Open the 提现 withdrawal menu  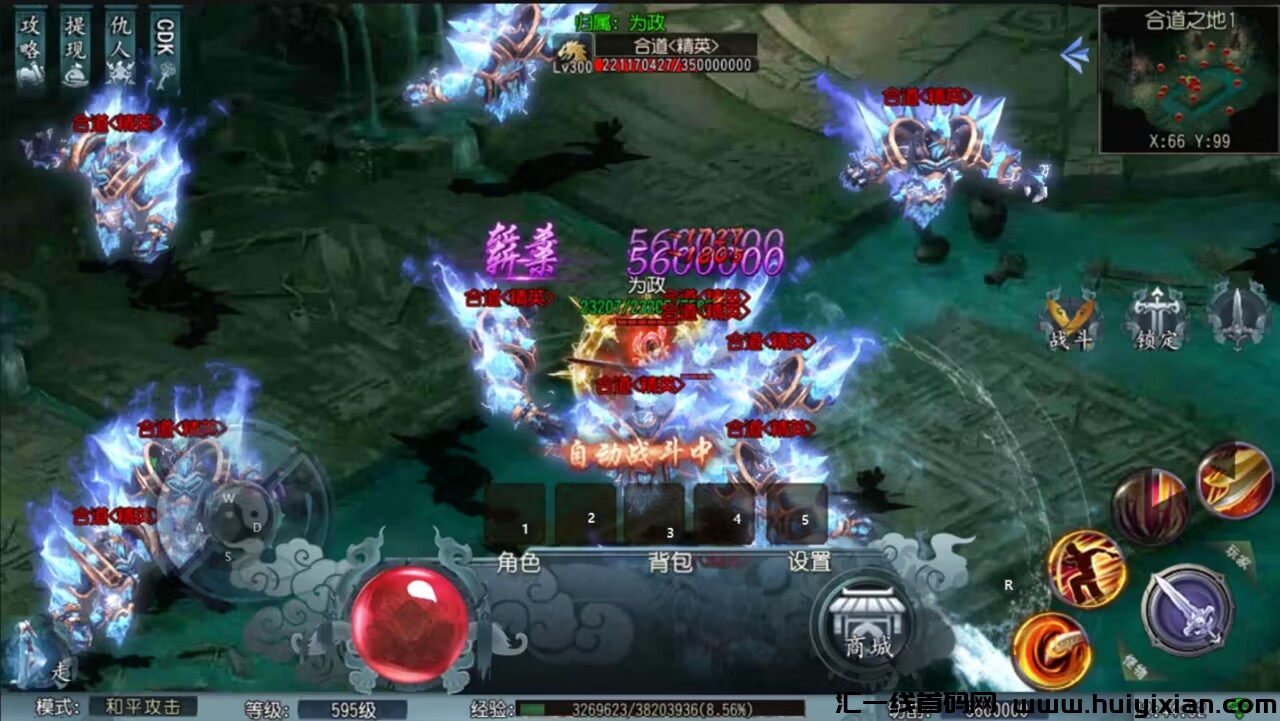(x=74, y=48)
